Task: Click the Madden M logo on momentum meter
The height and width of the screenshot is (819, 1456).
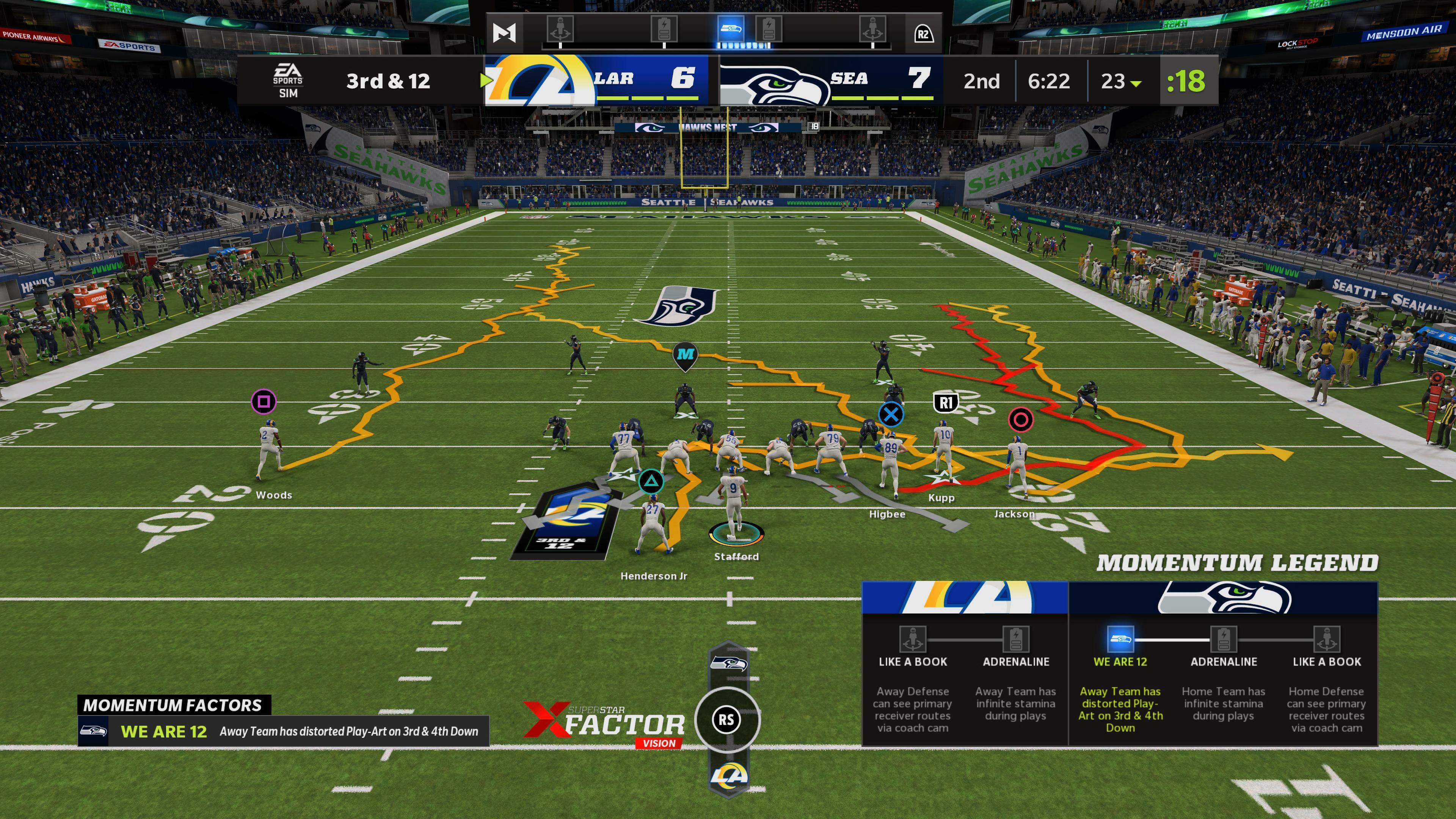Action: click(x=504, y=33)
